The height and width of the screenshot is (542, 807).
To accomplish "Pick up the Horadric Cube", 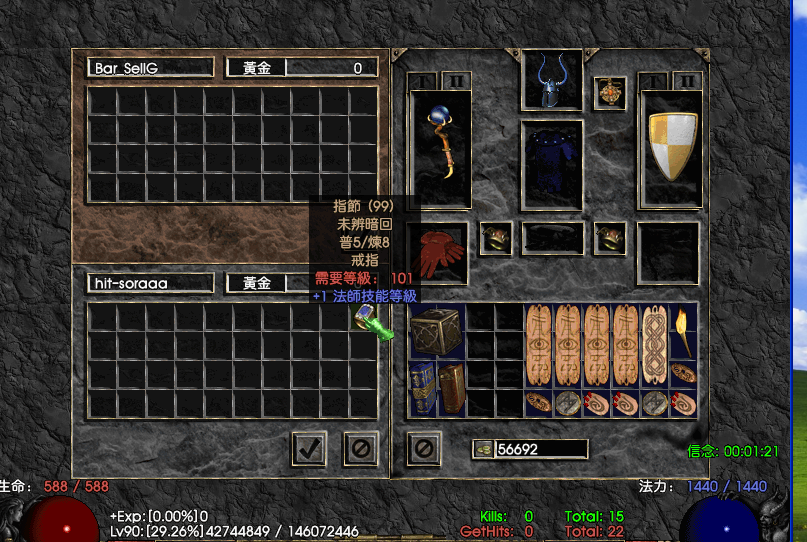I will point(437,331).
